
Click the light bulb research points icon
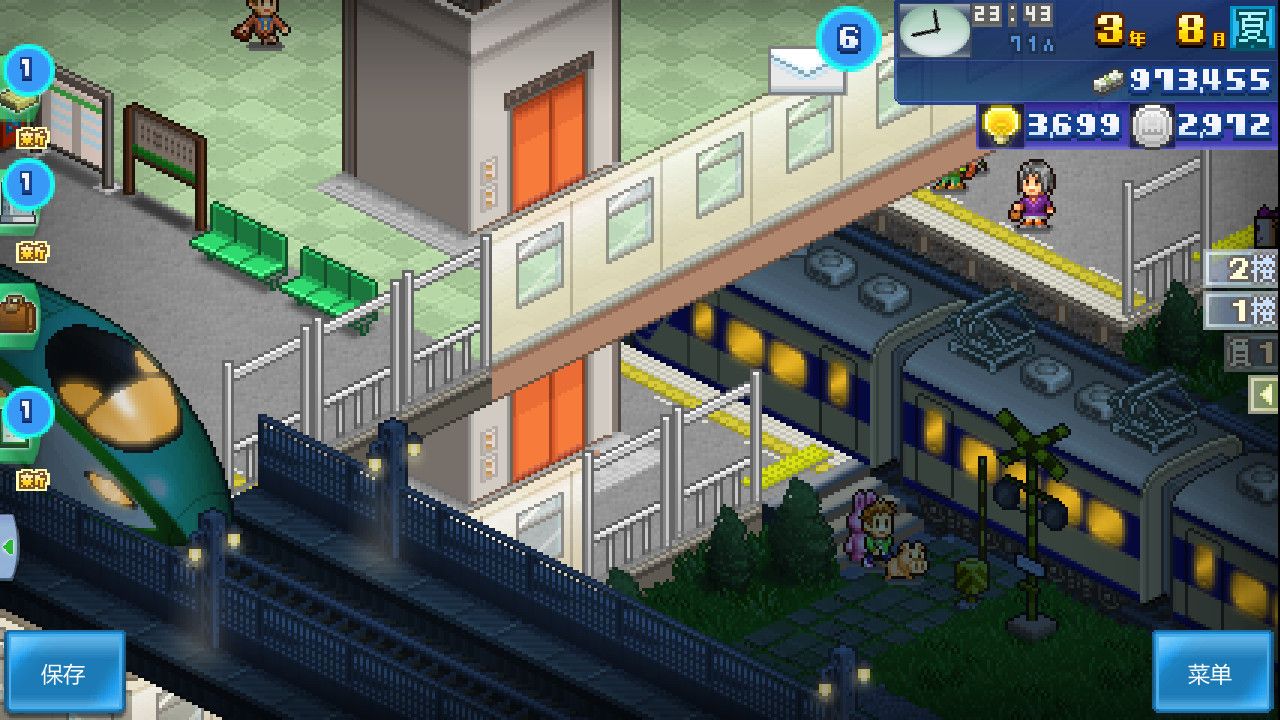point(1000,126)
